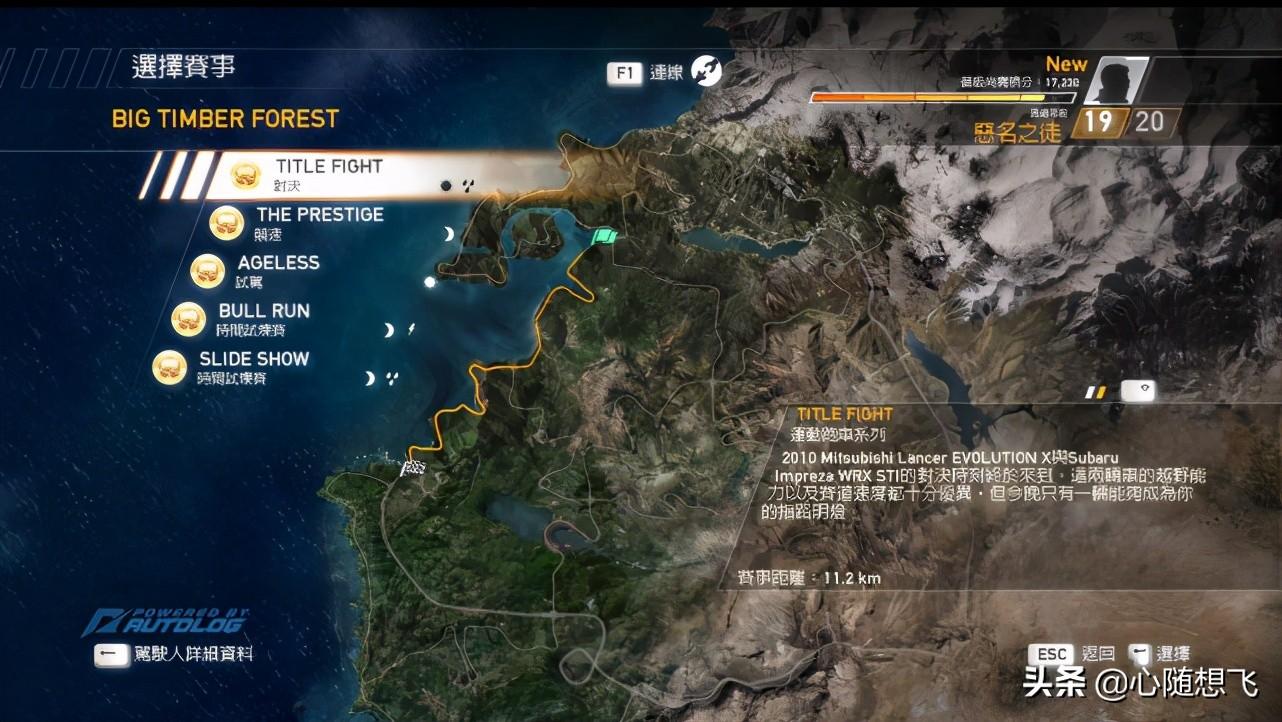The image size is (1282, 722).
Task: Select the BULL RUN event
Action: pyautogui.click(x=263, y=318)
